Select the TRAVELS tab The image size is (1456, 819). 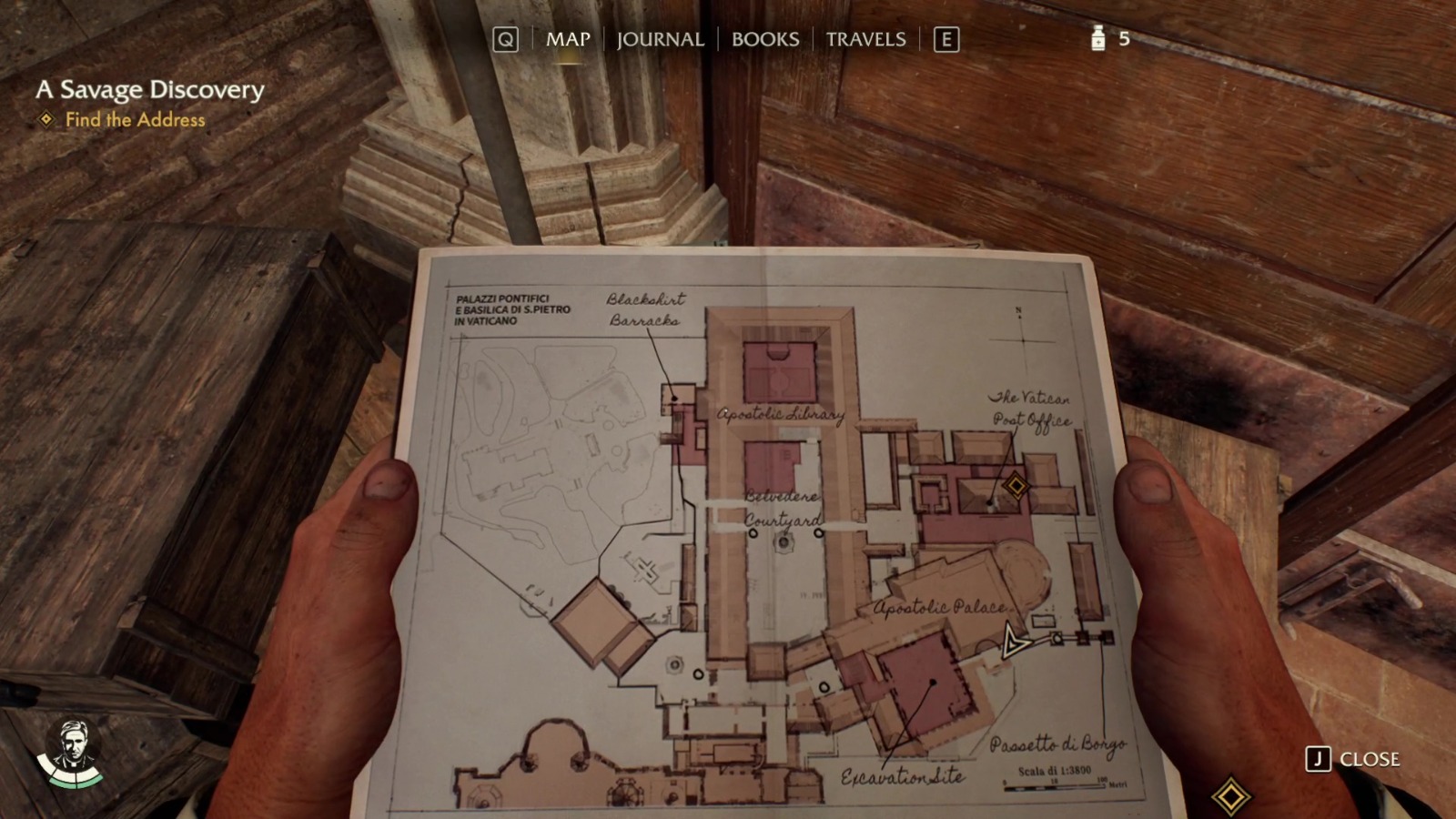point(864,39)
